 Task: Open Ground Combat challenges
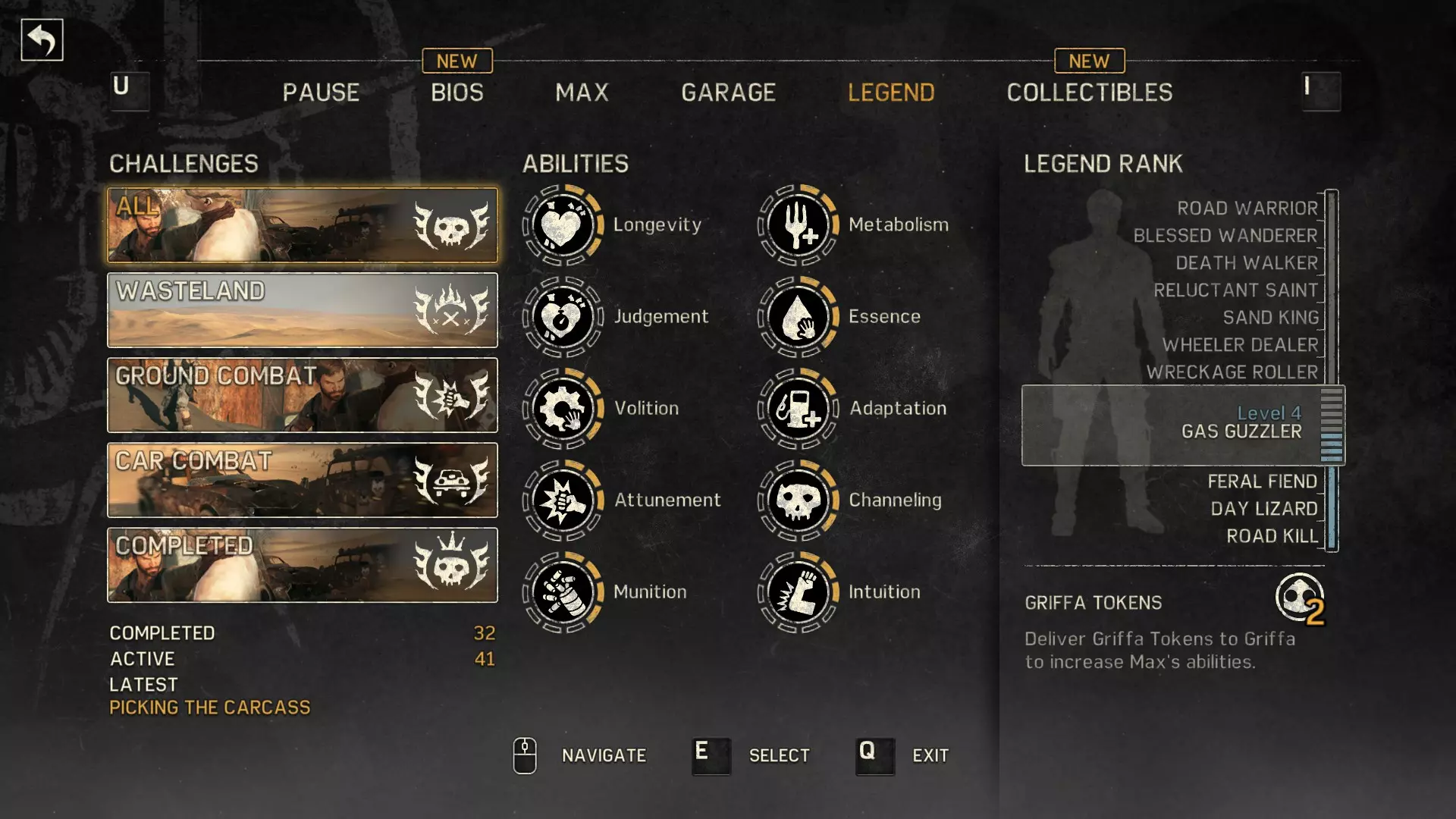(x=303, y=395)
